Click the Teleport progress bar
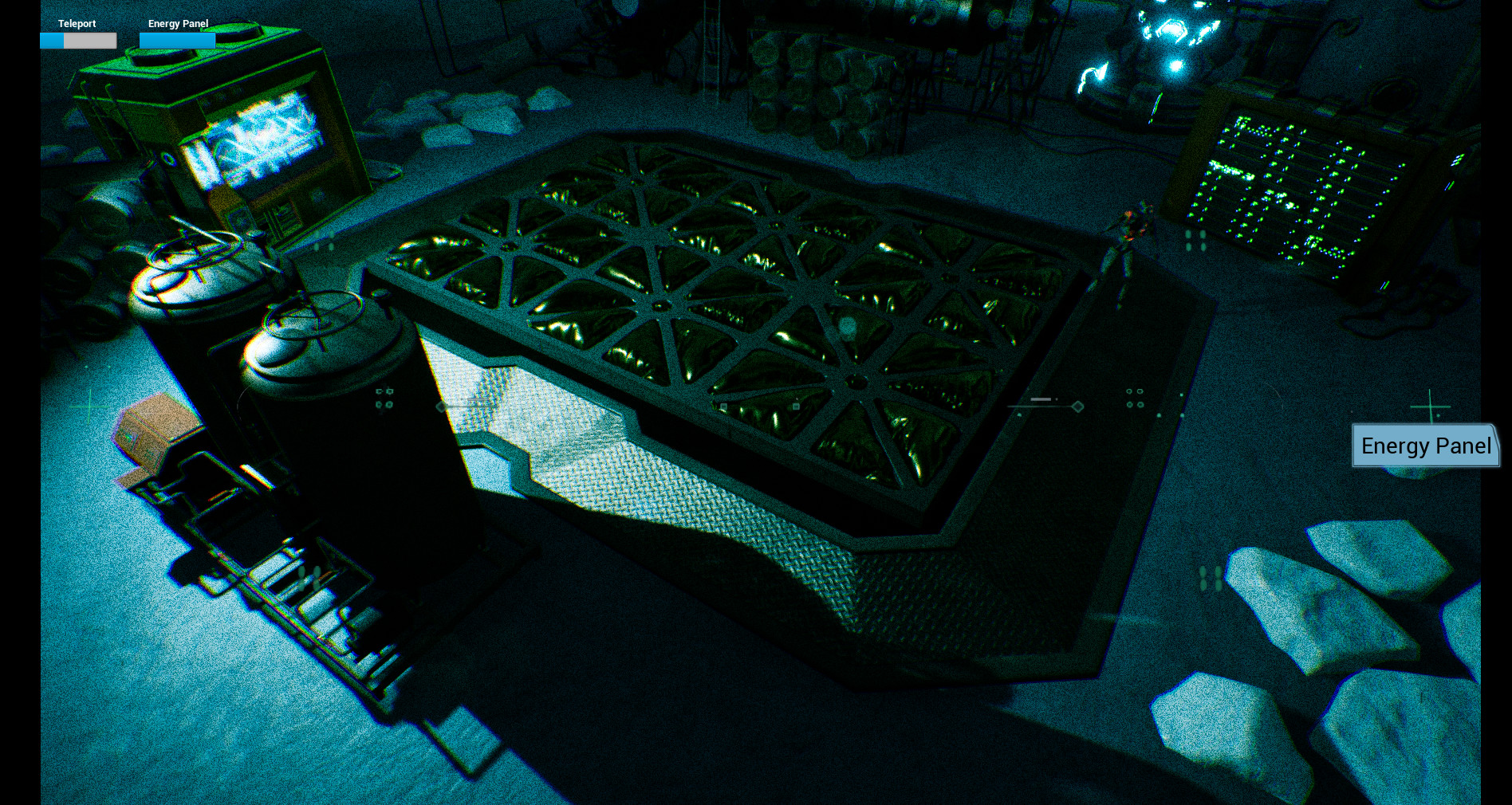 click(77, 40)
